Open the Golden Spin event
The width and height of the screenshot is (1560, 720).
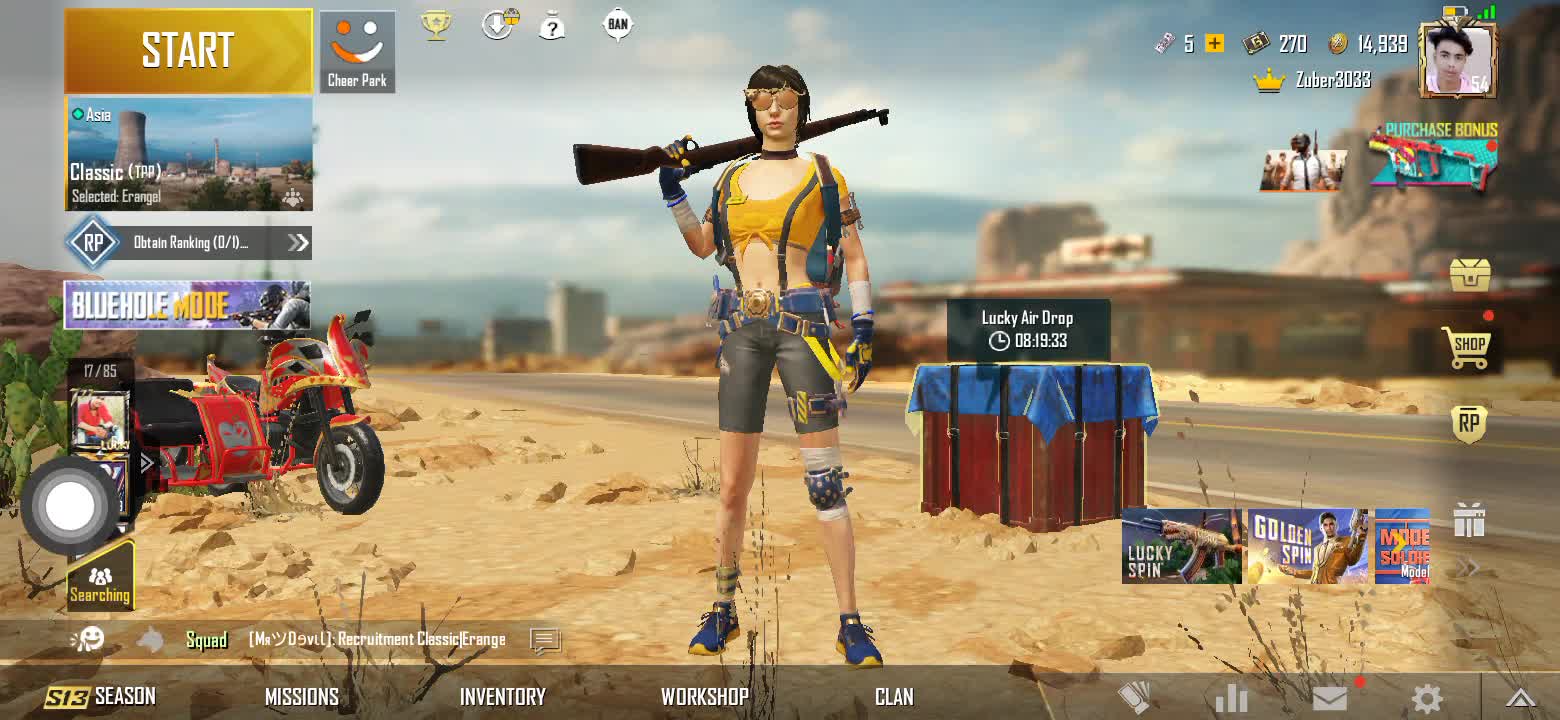[x=1308, y=546]
